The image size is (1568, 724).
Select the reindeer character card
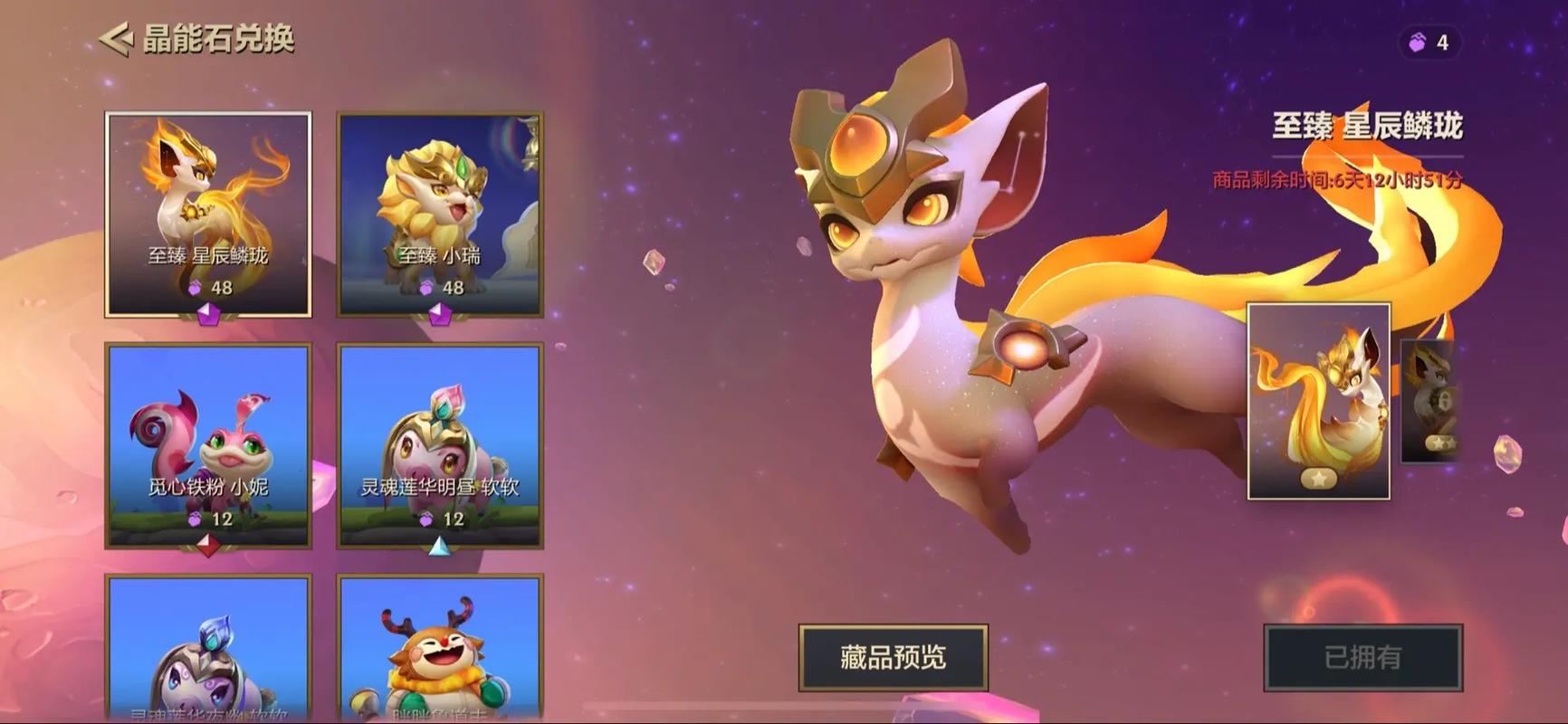pos(440,648)
